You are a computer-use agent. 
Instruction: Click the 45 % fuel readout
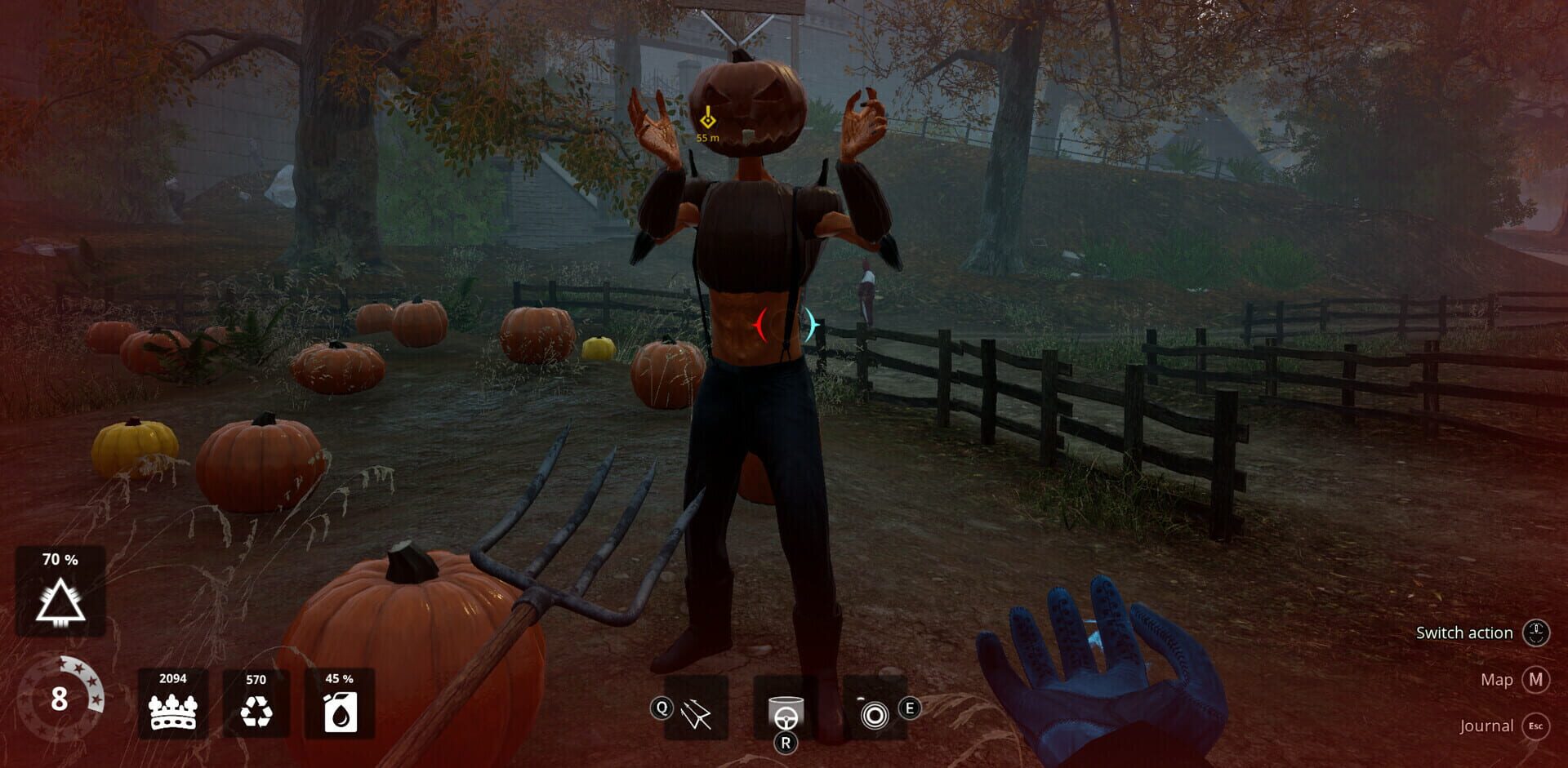click(x=338, y=678)
